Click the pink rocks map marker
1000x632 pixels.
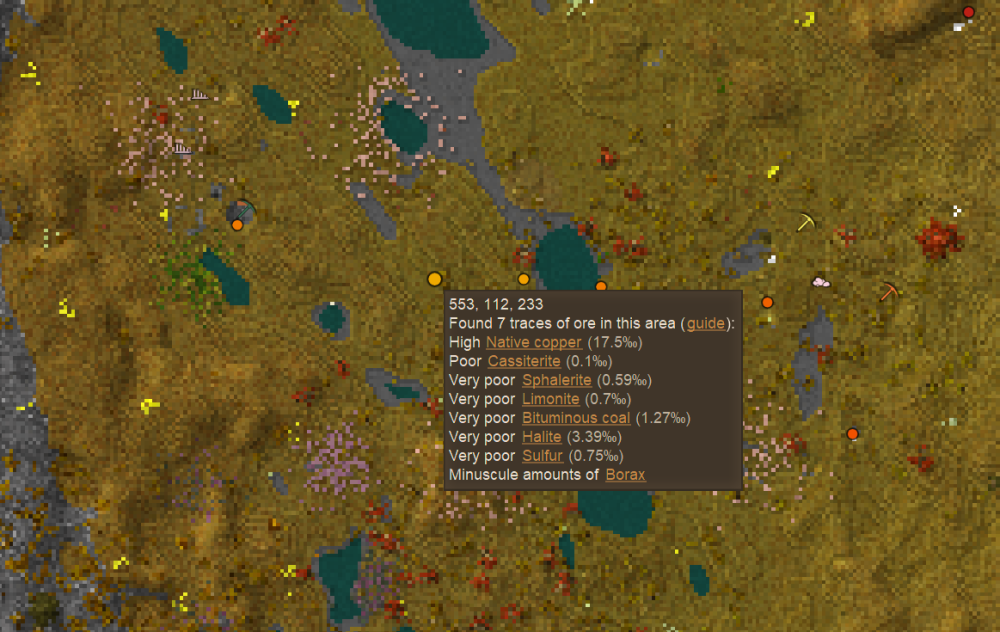point(821,283)
